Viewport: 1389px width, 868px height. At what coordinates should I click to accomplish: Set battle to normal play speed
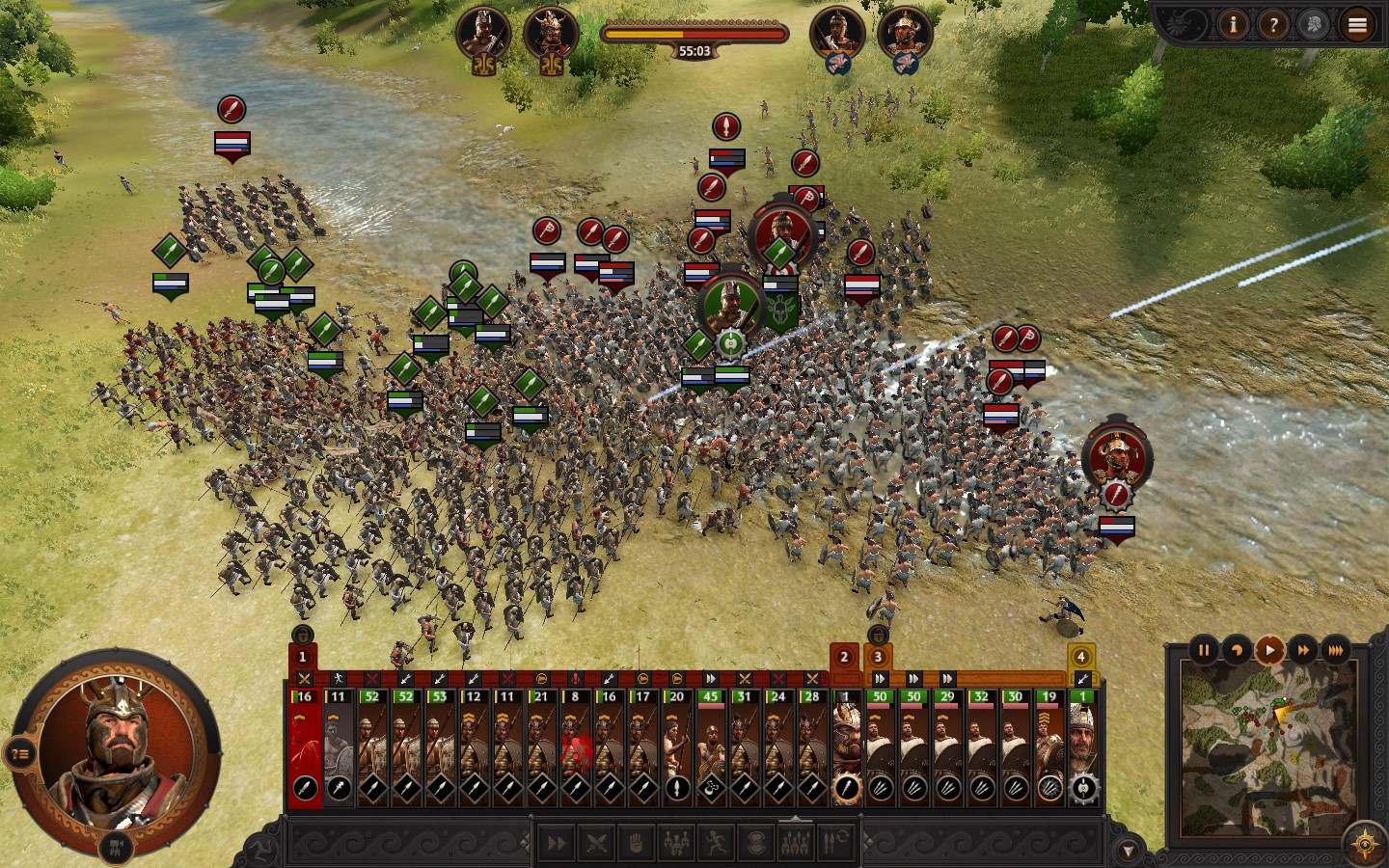click(1269, 650)
